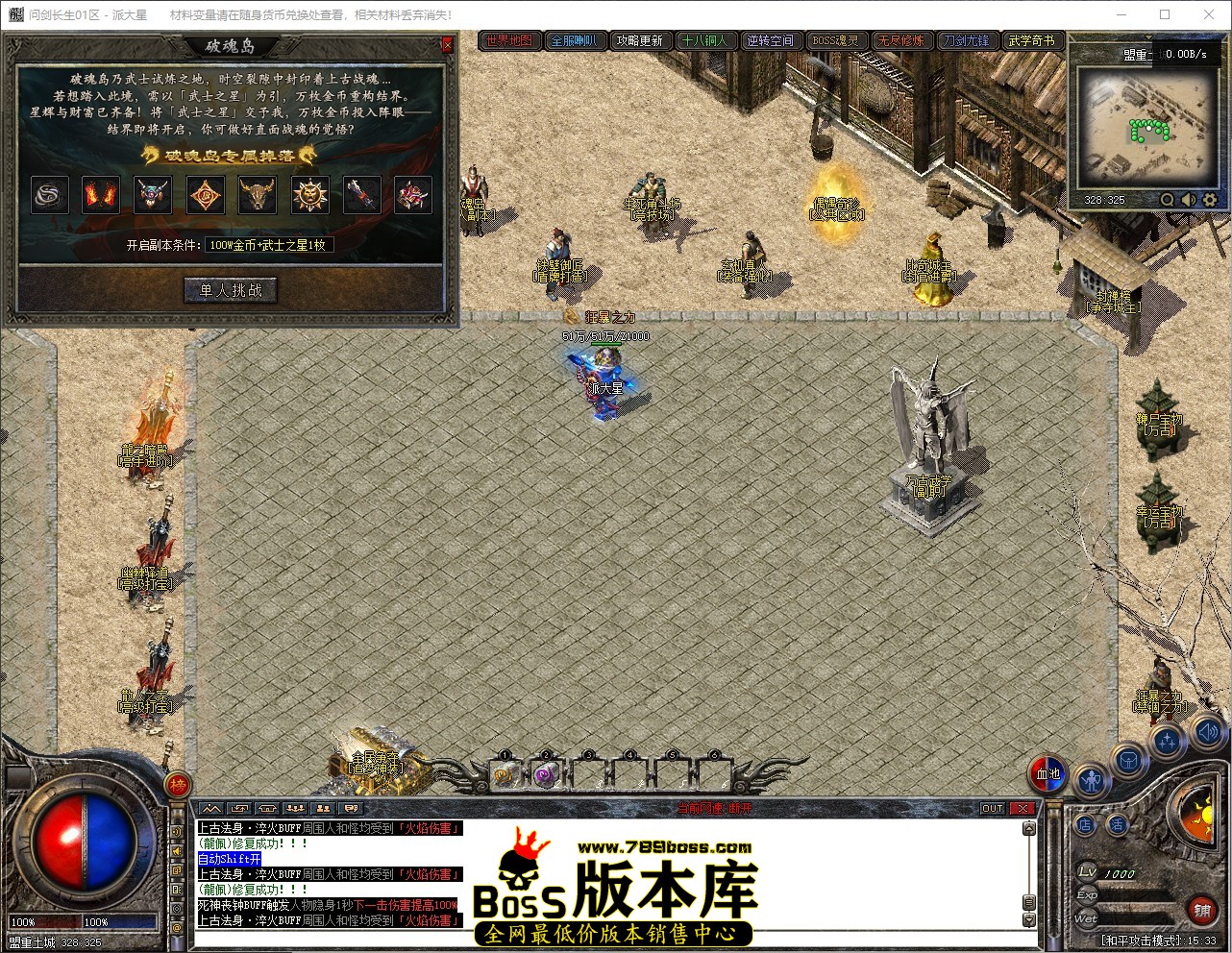
Task: Pop out the chat window with OUT button
Action: (x=992, y=808)
